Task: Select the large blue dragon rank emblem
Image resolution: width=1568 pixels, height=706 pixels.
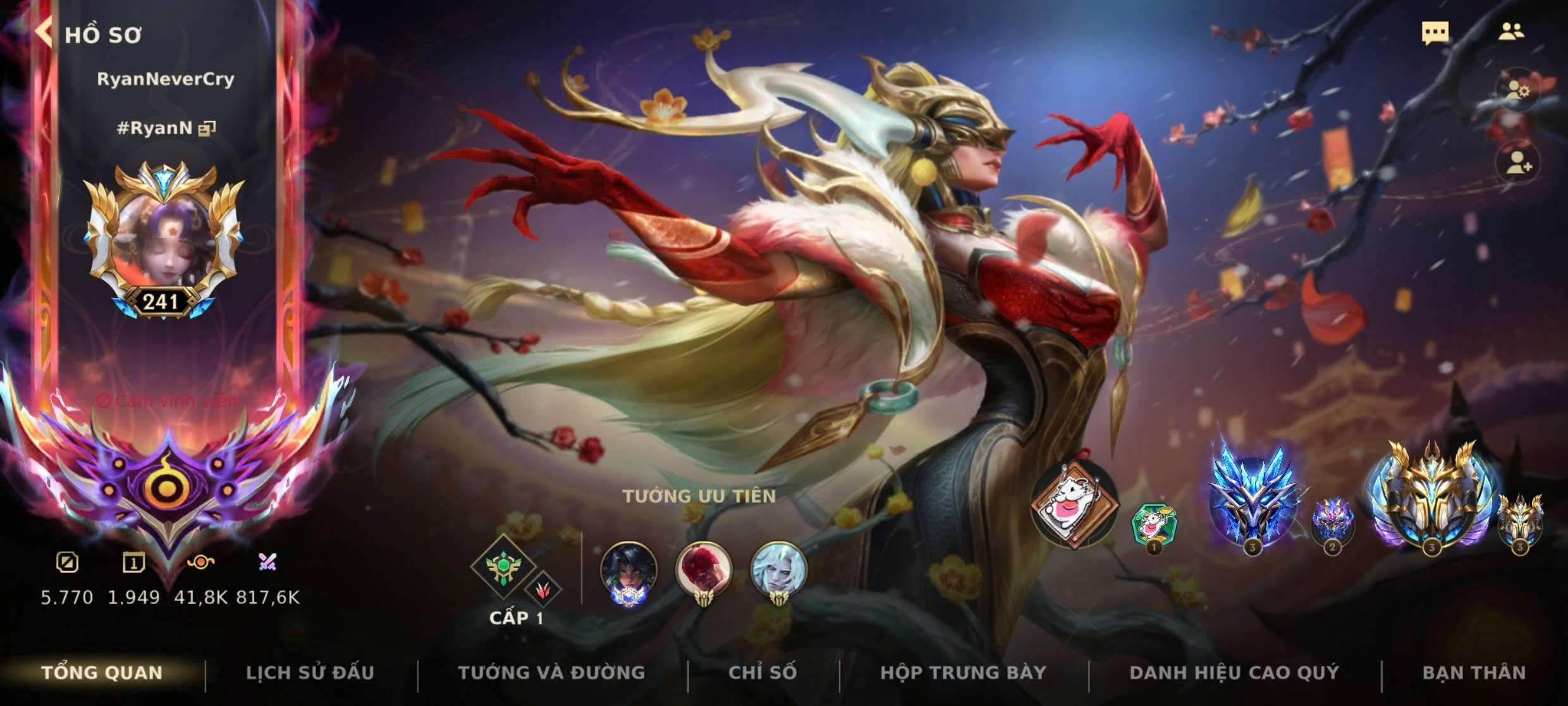Action: 1251,500
